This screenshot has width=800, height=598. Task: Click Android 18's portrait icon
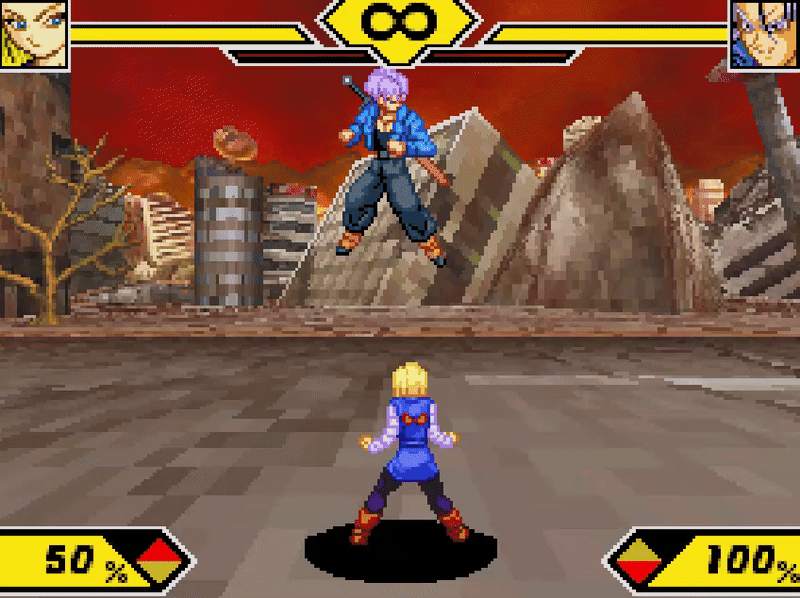pyautogui.click(x=33, y=33)
